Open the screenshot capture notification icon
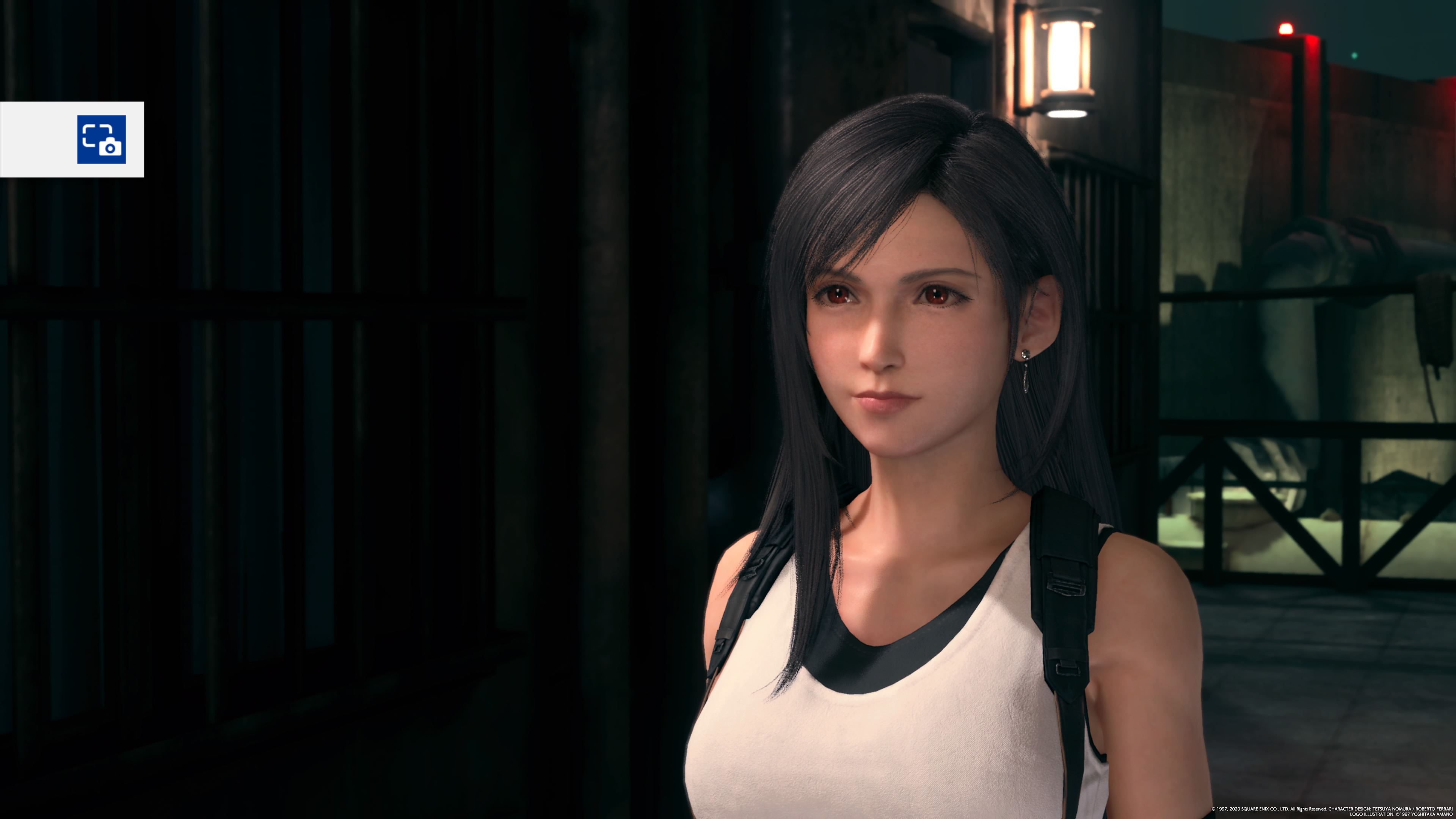 tap(101, 139)
